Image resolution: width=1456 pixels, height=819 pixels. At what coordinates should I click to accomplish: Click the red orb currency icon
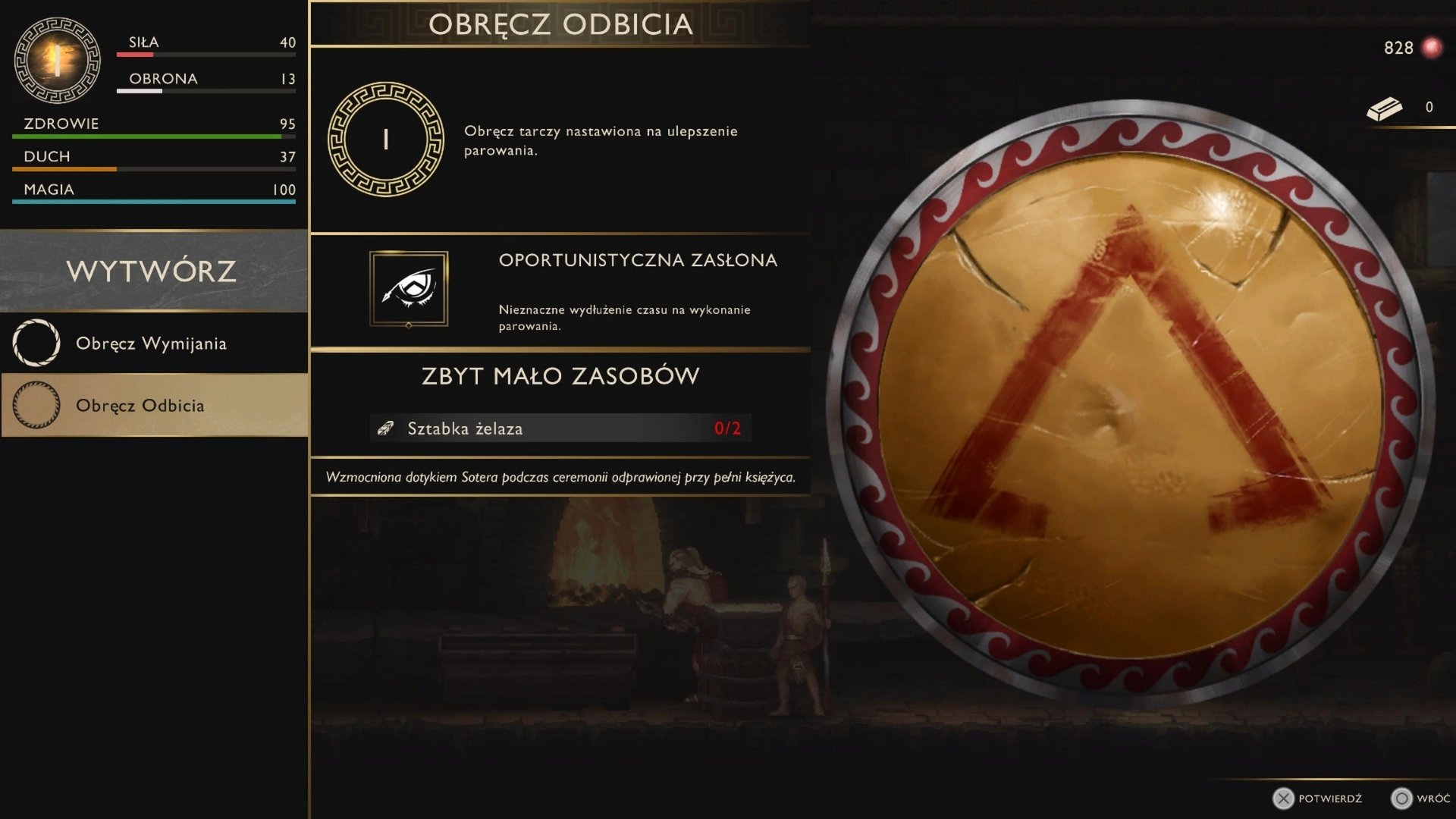pyautogui.click(x=1430, y=47)
